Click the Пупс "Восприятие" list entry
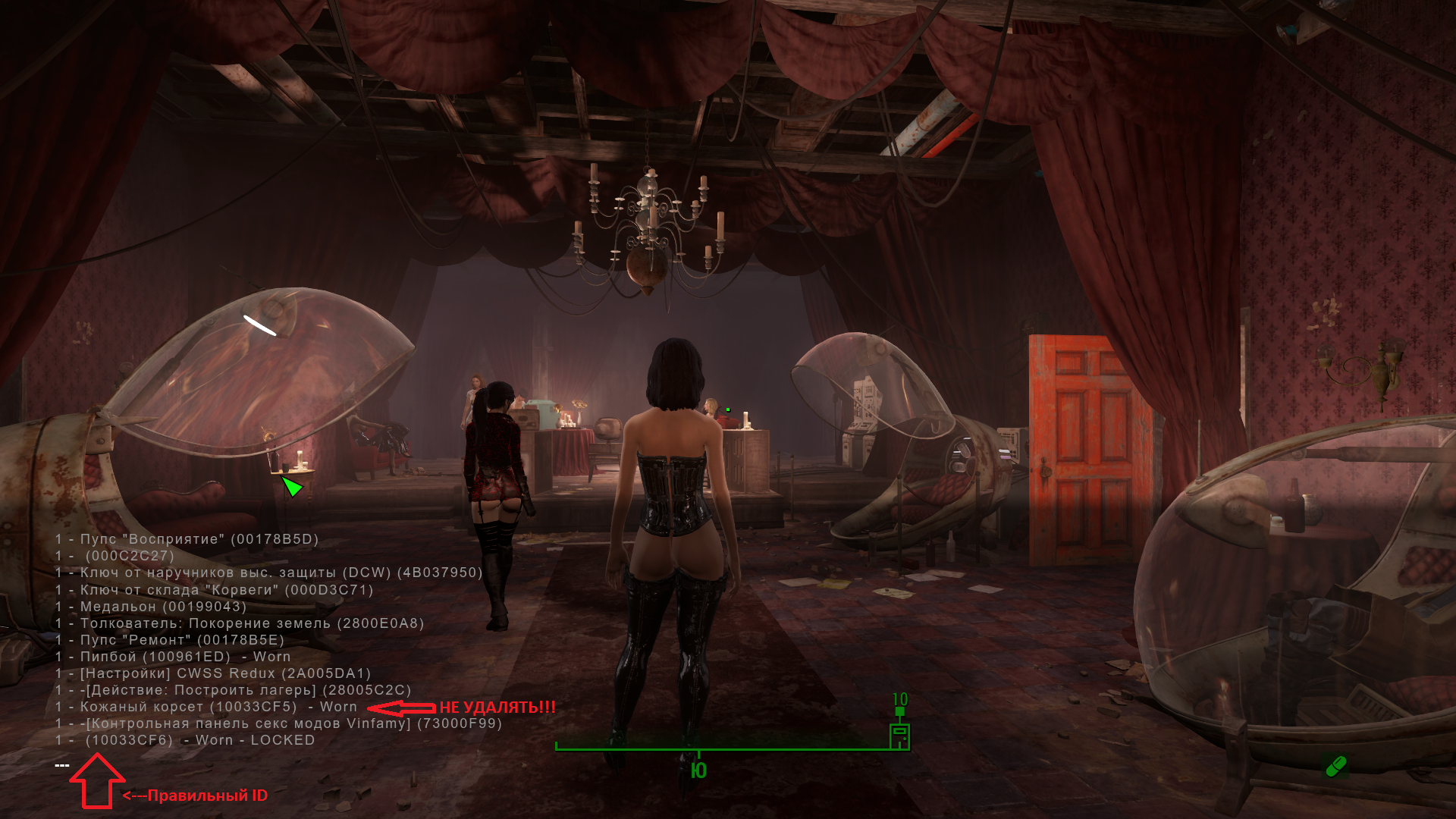The image size is (1456, 819). pyautogui.click(x=187, y=539)
